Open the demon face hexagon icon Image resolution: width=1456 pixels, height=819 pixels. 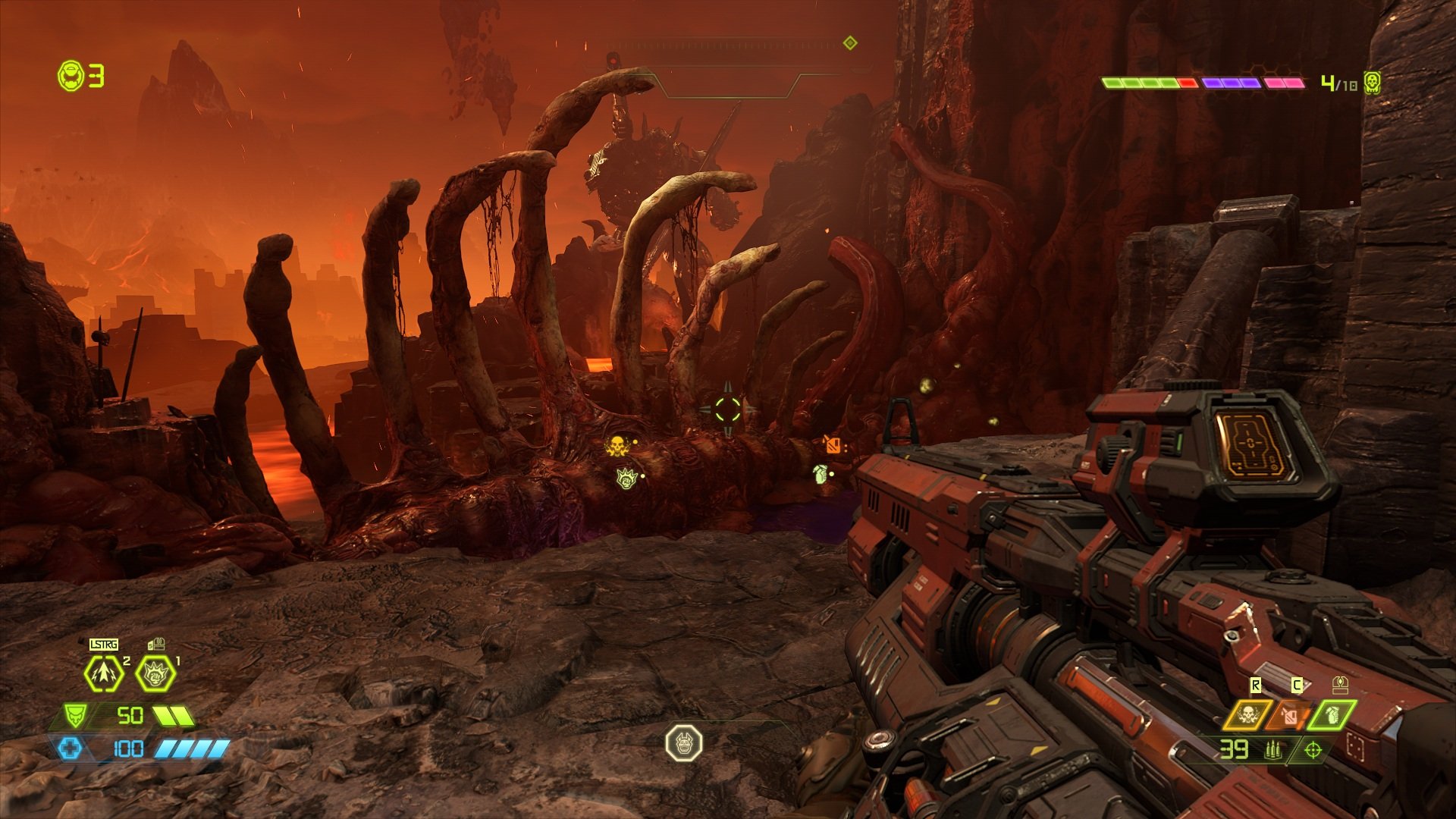[683, 743]
